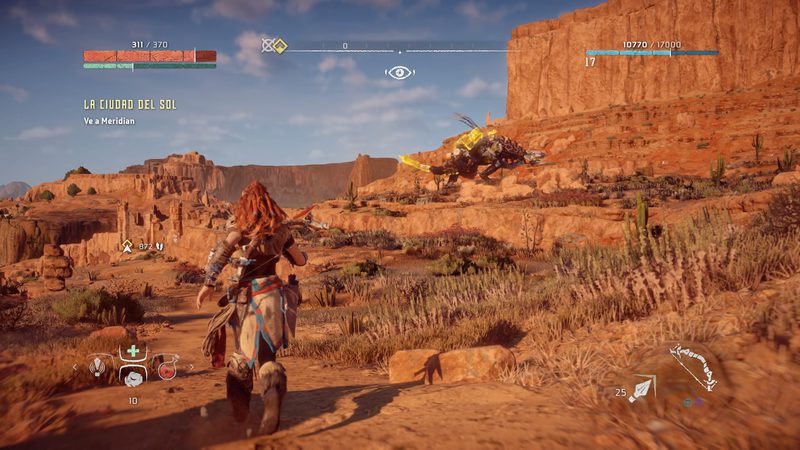Click the yellow quest marker on the compass

click(x=280, y=45)
